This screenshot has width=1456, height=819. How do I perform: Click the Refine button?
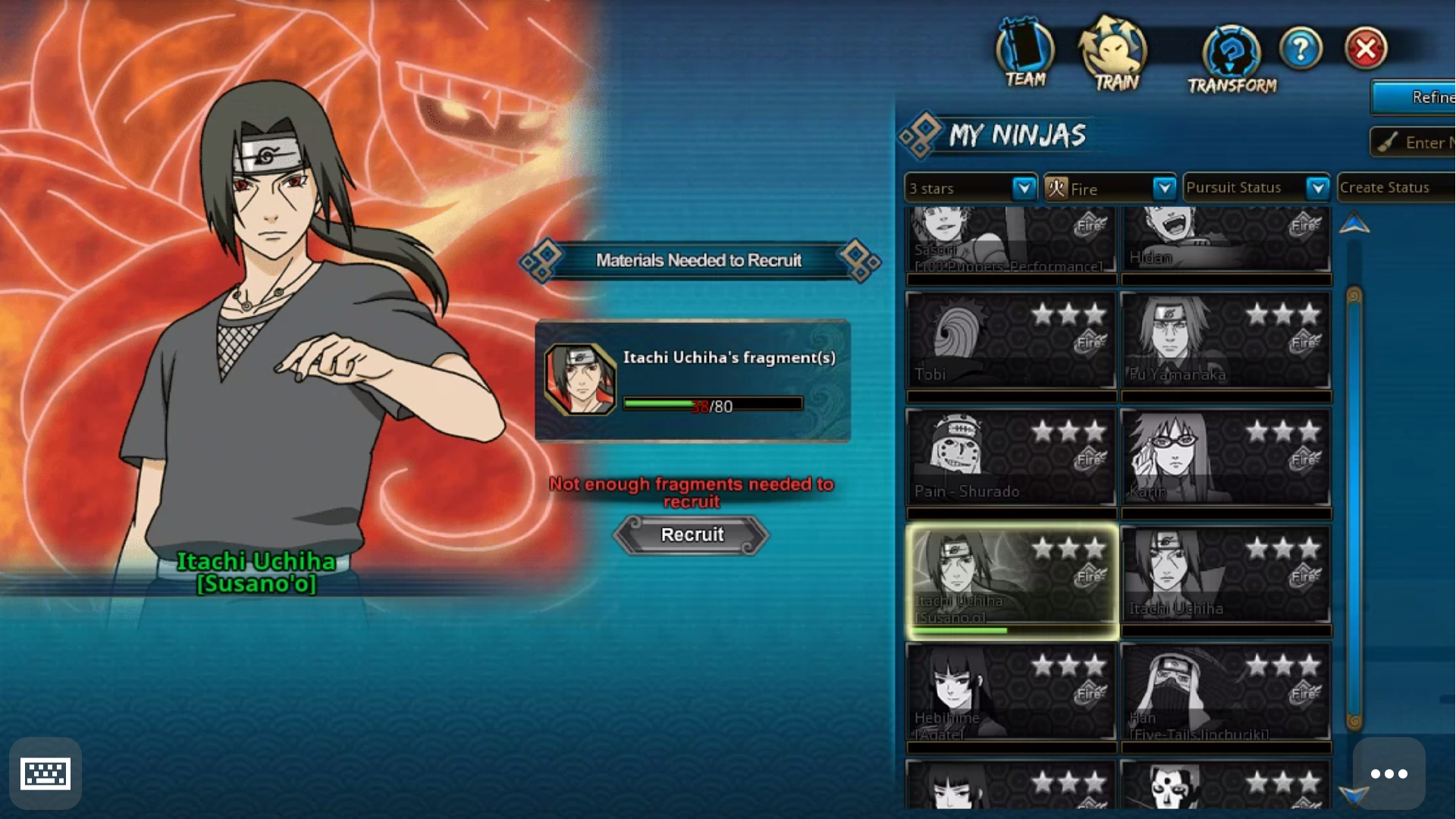point(1415,97)
